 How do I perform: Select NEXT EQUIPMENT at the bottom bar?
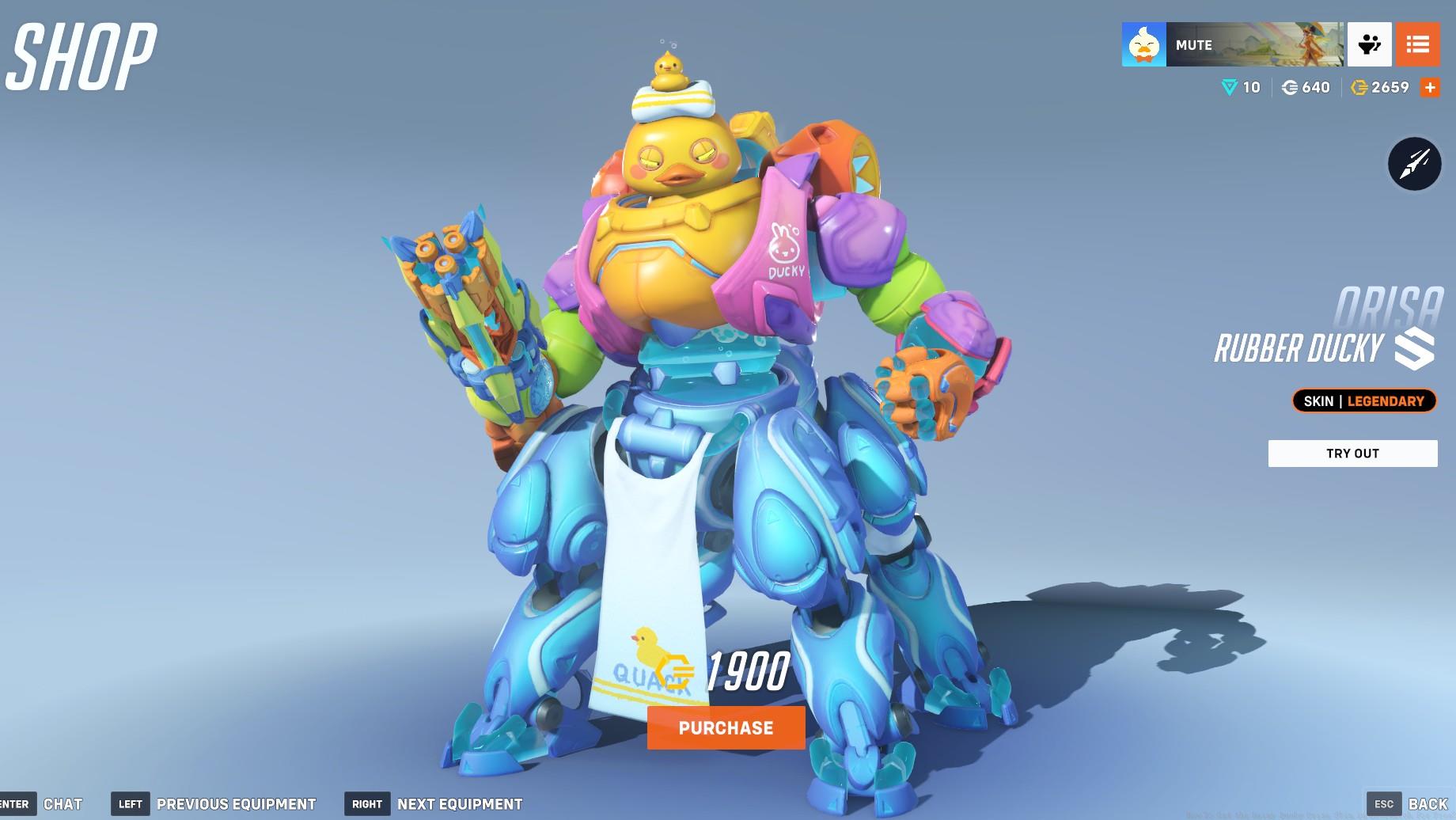pos(458,803)
